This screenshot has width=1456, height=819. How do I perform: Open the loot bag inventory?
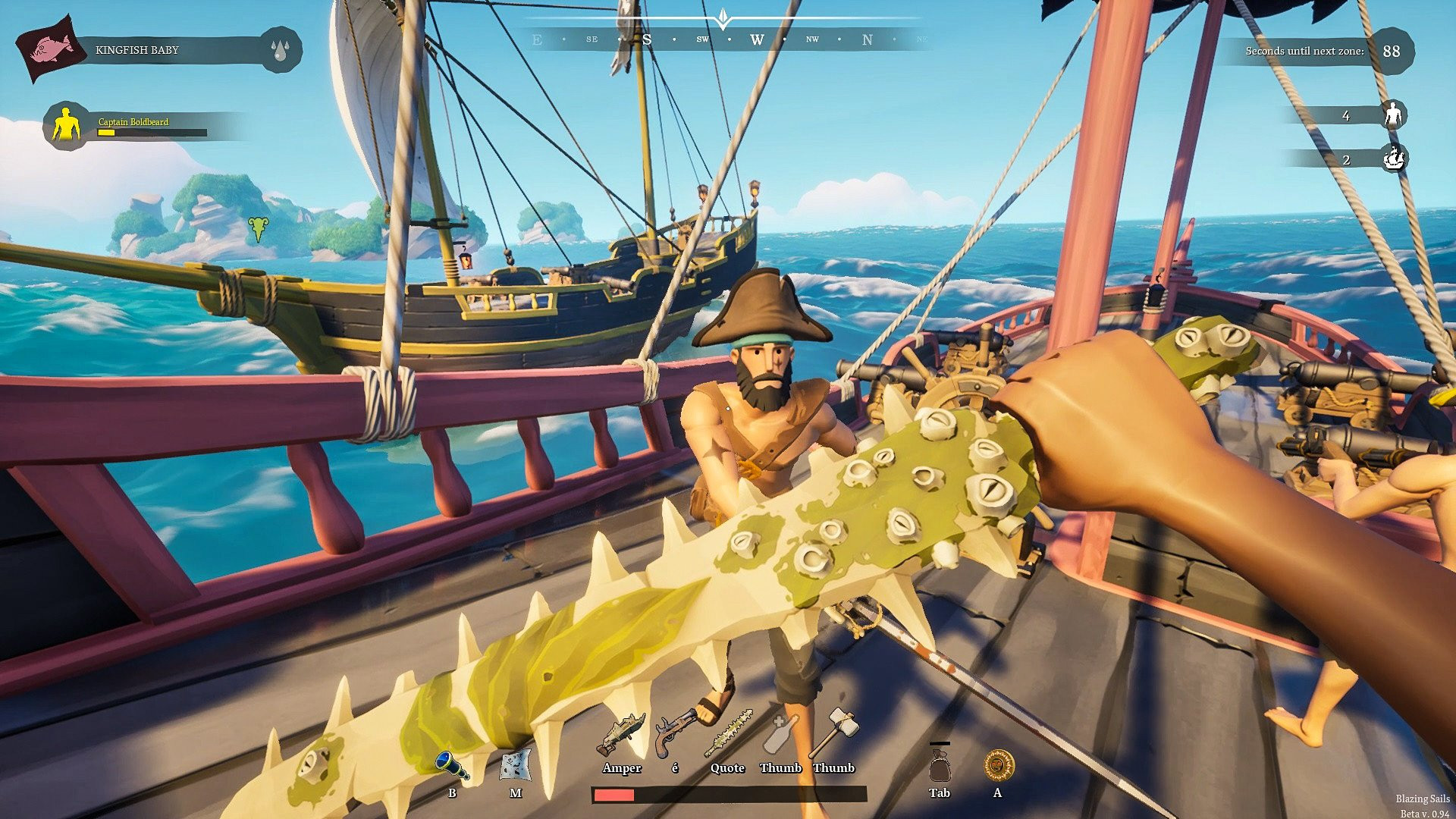point(940,764)
